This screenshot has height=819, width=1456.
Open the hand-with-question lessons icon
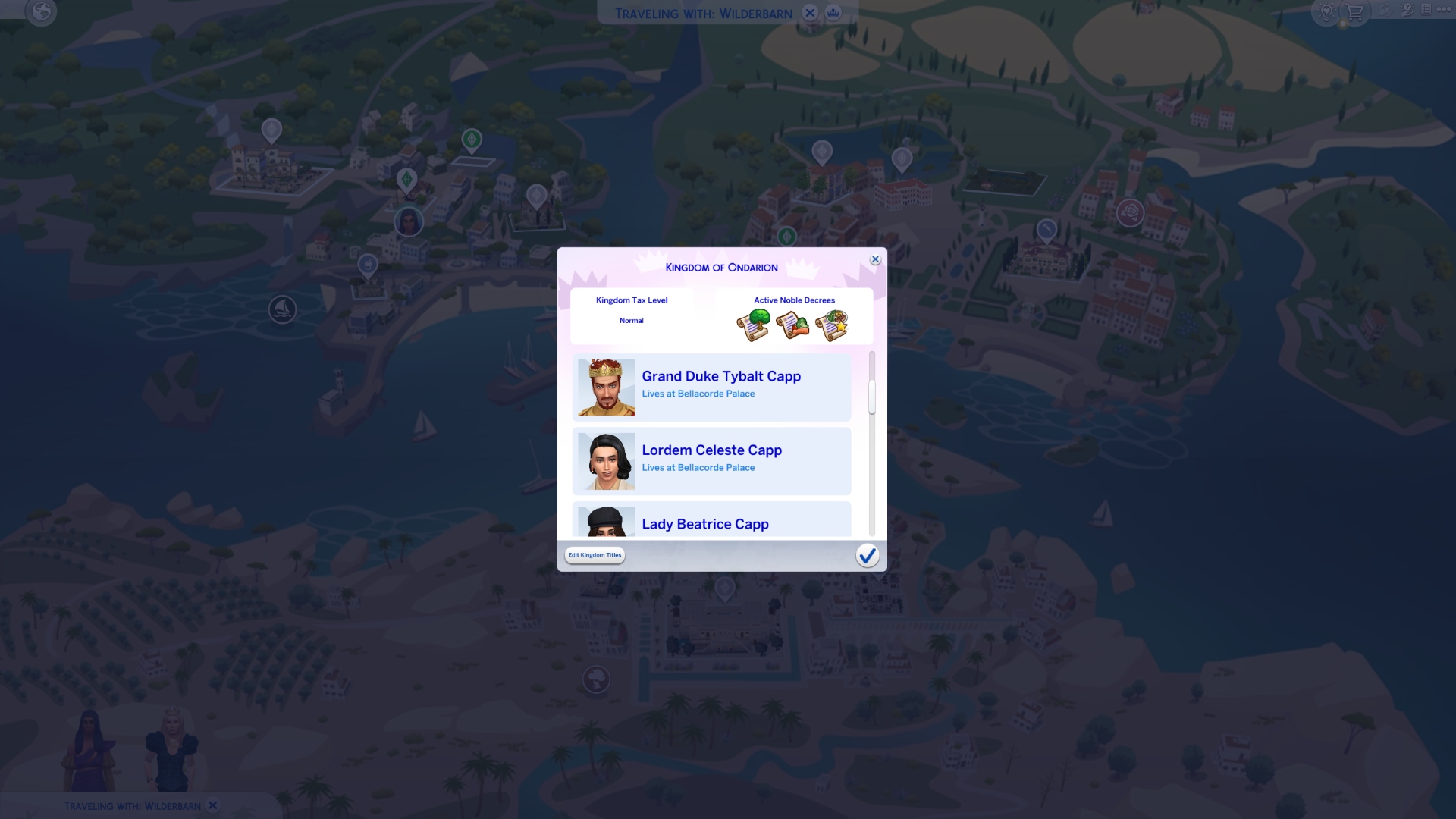pyautogui.click(x=1407, y=11)
